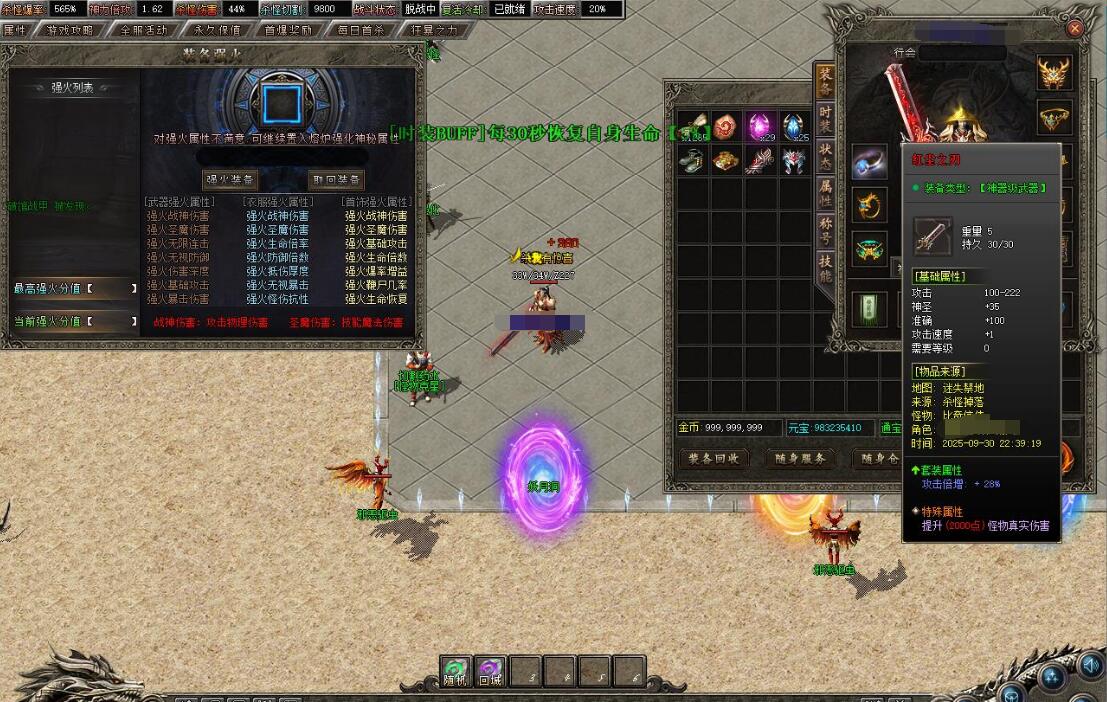Select the blue equipment slot in the forge

[x=275, y=102]
